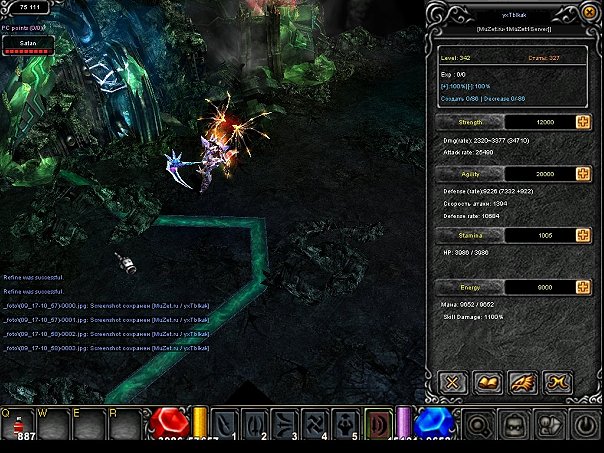This screenshot has height=453, width=604.
Task: Open the active skill selector icon
Action: pyautogui.click(x=378, y=426)
